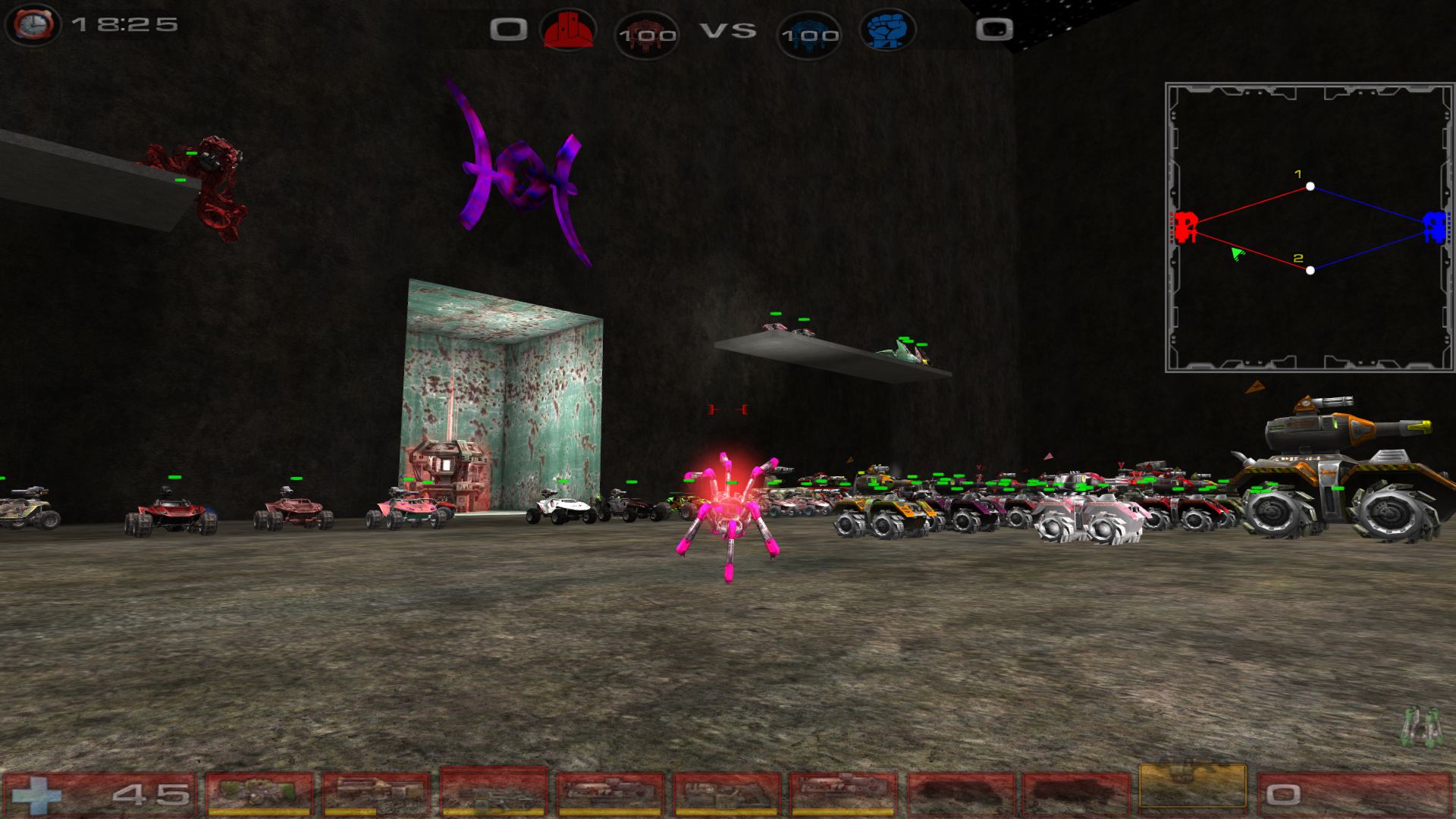Select node 2 on the minimap

coord(1310,270)
